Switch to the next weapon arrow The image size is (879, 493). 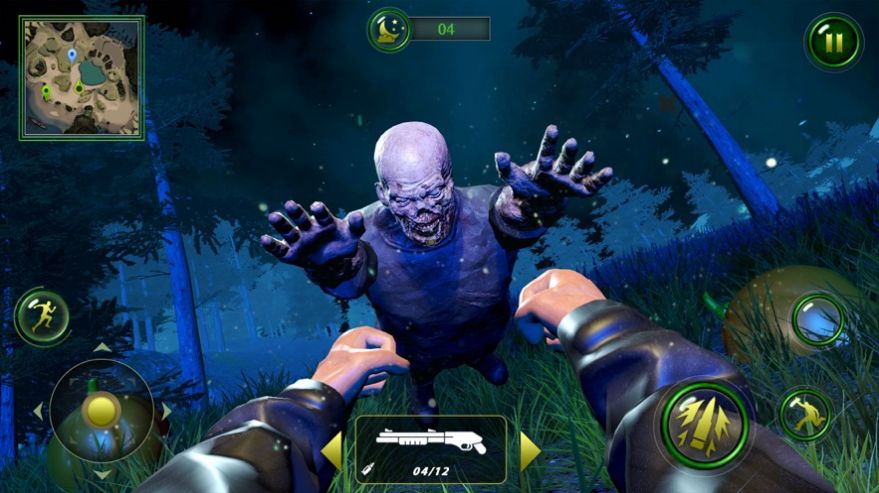tap(530, 451)
